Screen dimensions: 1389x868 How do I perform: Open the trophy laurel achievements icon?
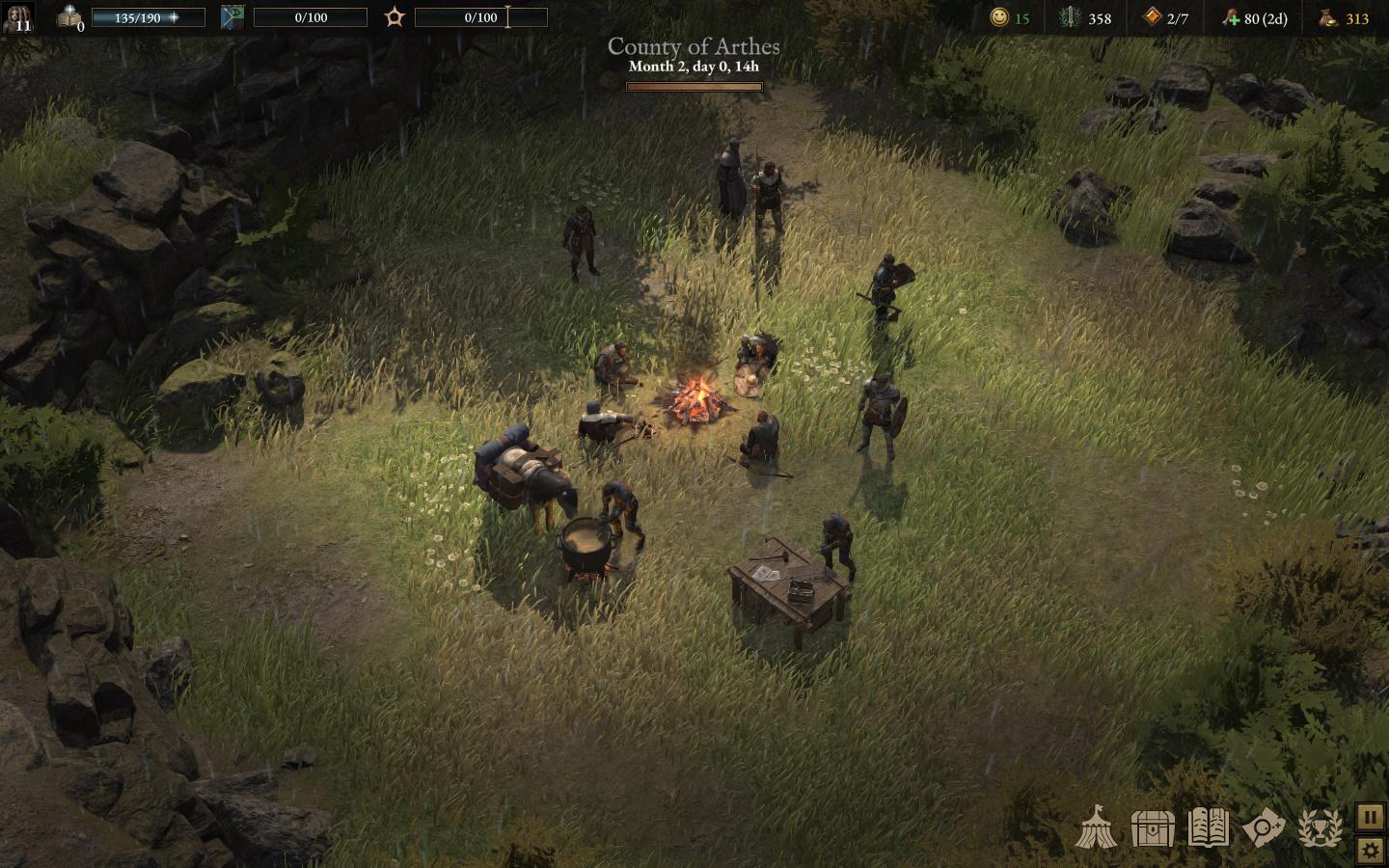[x=1320, y=827]
